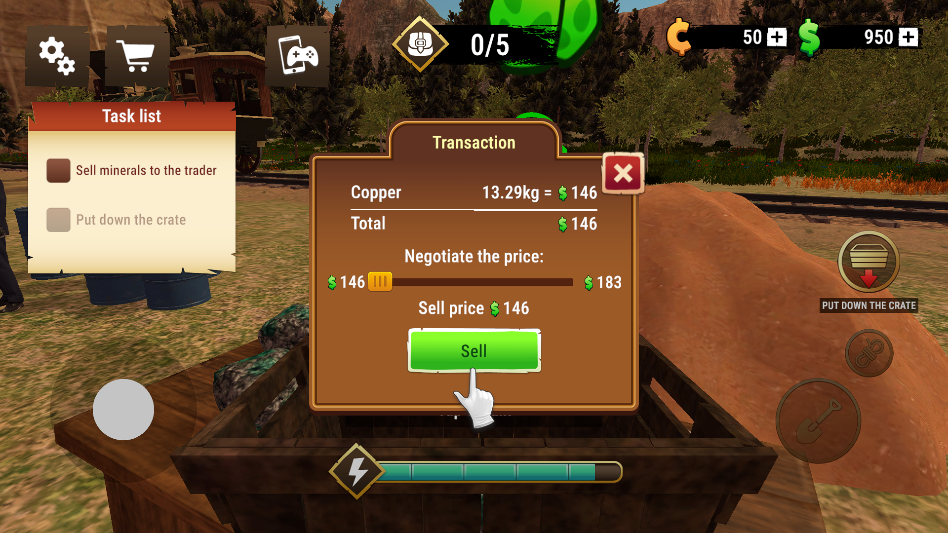Click the negotiate price slider handle
Viewport: 948px width, 533px height.
380,282
